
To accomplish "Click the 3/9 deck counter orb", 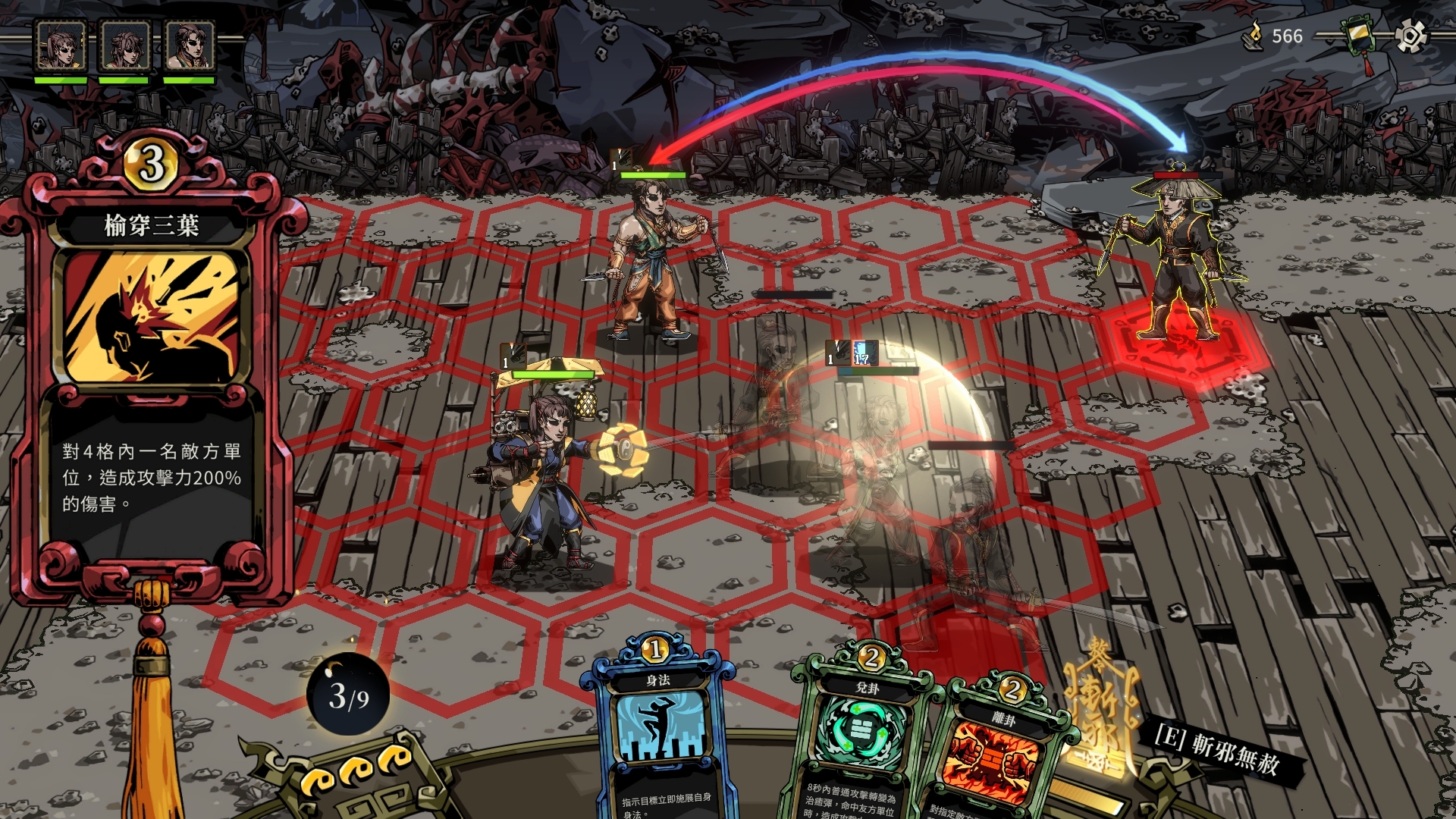I will pyautogui.click(x=348, y=695).
